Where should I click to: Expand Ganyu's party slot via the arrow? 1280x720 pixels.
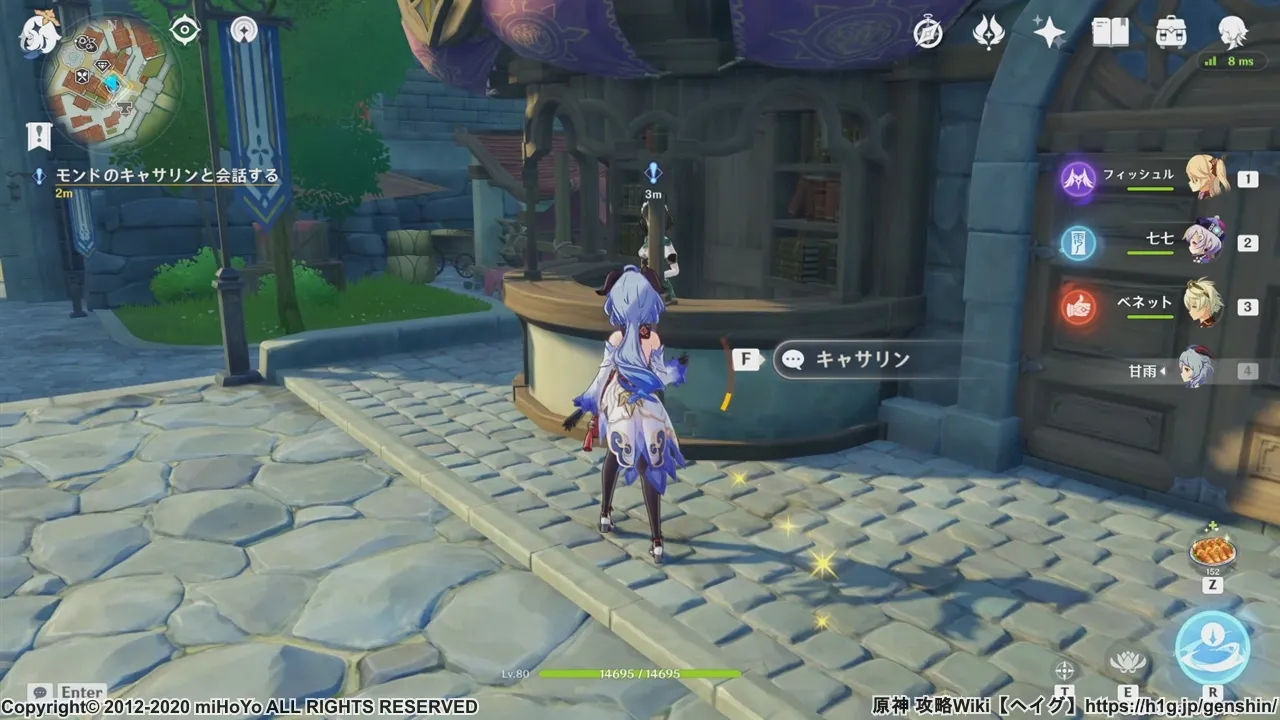(x=1163, y=371)
